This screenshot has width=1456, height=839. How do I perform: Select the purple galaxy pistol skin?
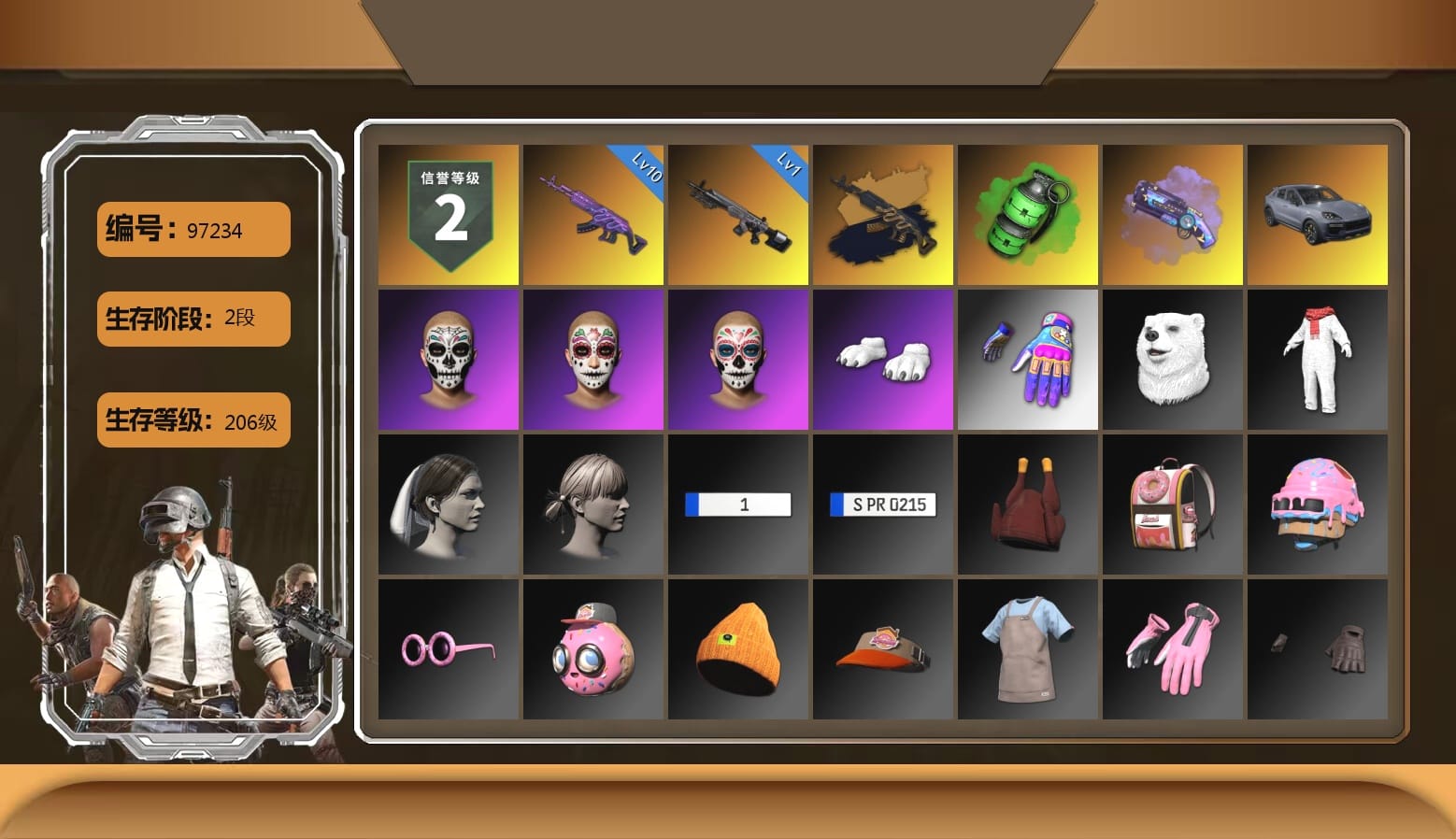[x=1173, y=213]
